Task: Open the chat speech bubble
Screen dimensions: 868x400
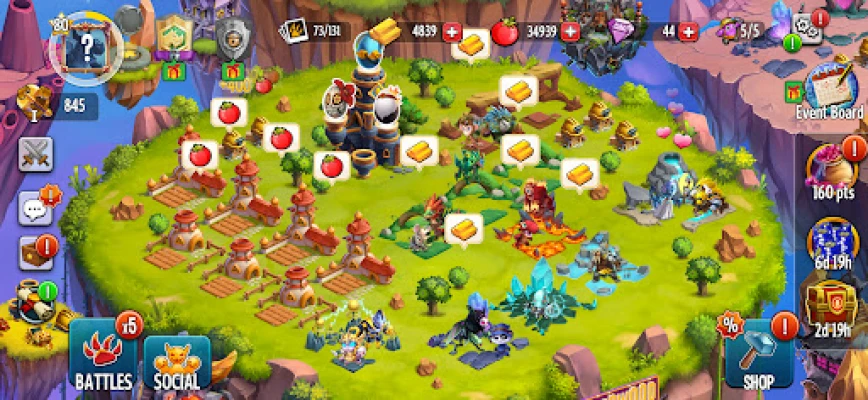Action: (x=36, y=208)
